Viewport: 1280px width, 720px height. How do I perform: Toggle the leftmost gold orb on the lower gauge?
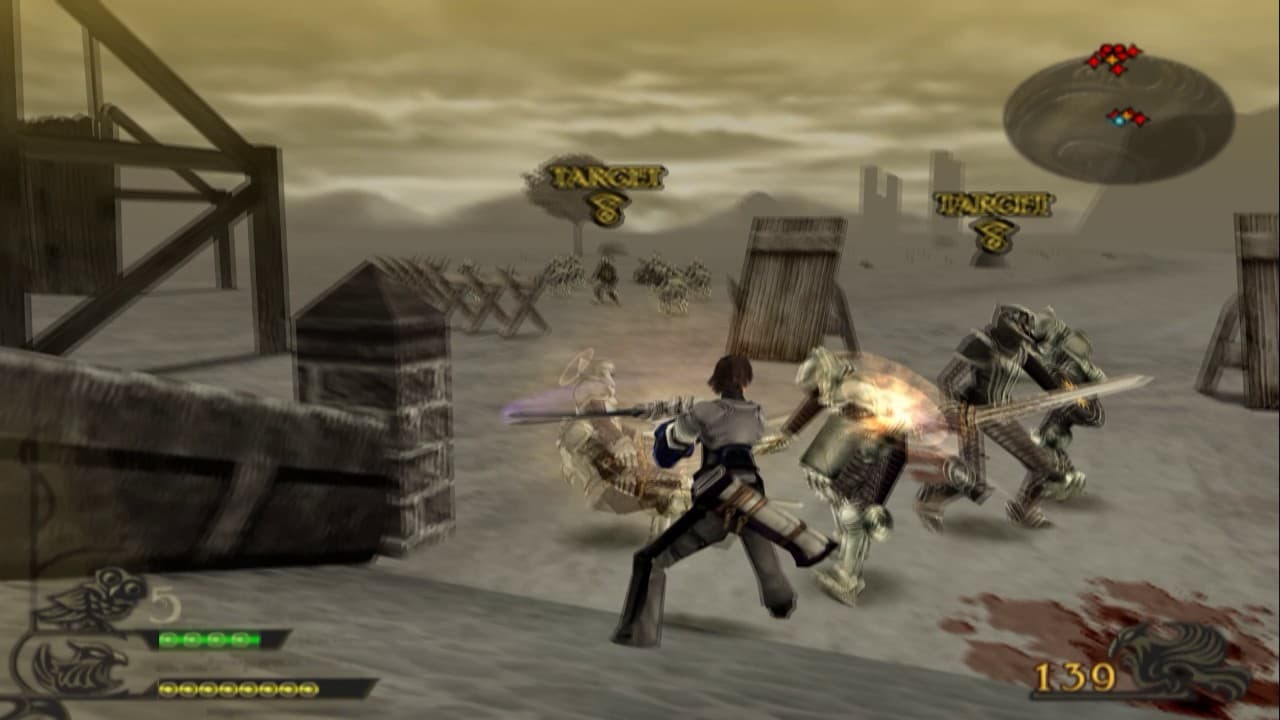click(167, 689)
